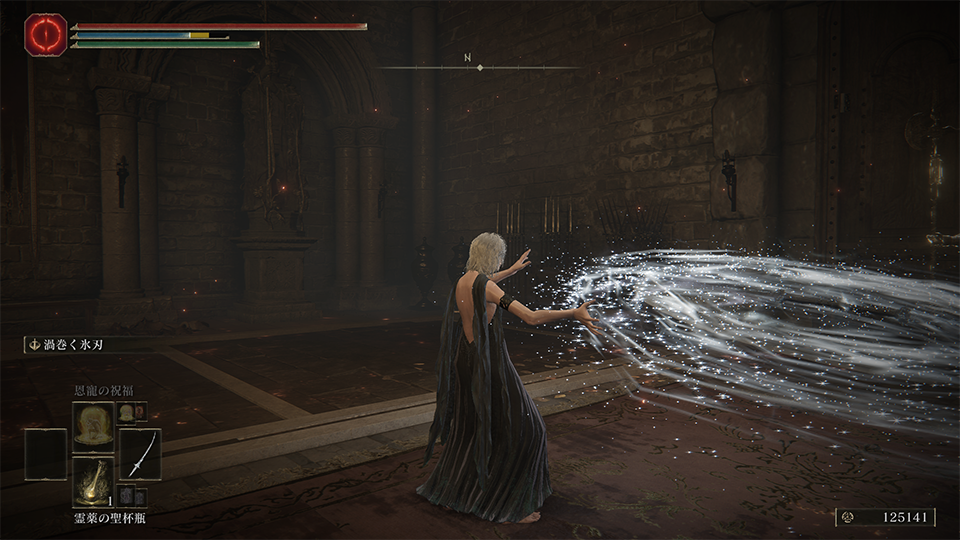
Task: Use the 霊薬の聖杯瓶 flask slot
Action: [92, 479]
